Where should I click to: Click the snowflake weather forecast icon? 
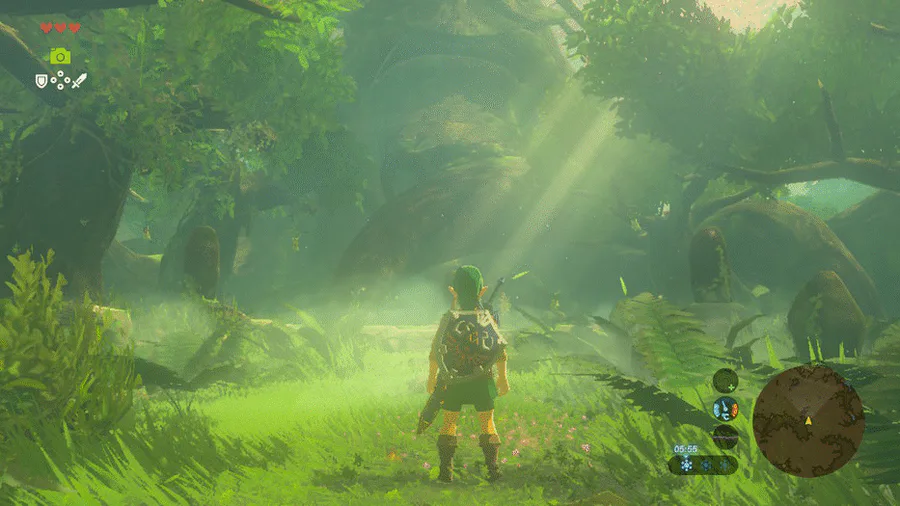686,465
